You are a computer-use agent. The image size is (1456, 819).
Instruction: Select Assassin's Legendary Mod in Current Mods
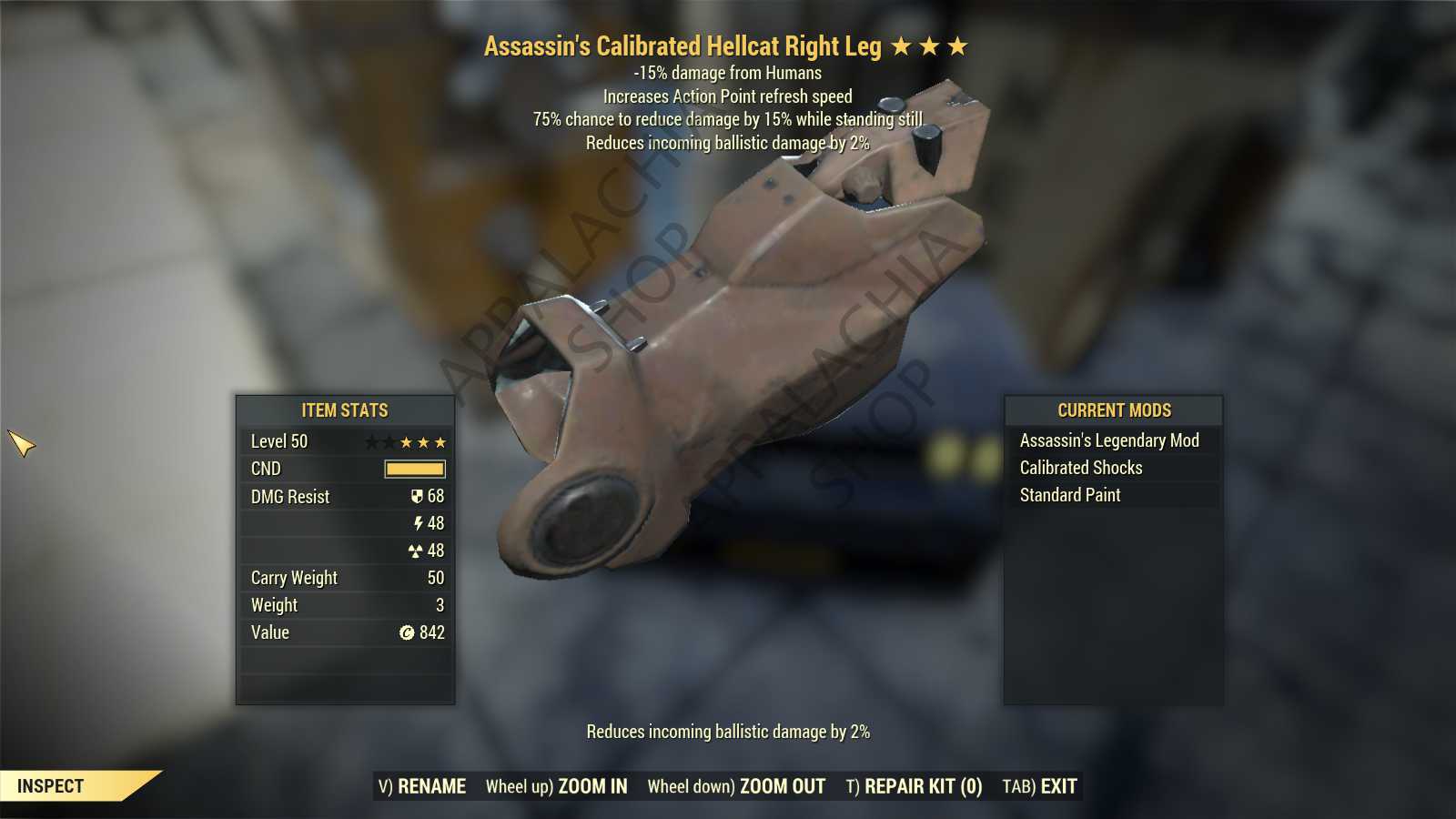coord(1109,440)
